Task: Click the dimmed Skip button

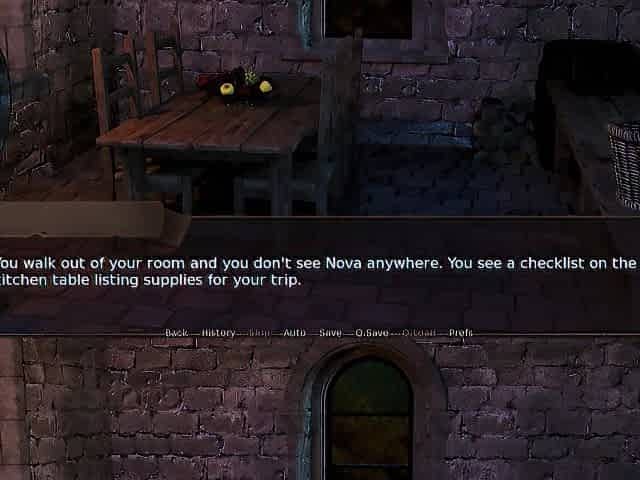Action: click(260, 332)
